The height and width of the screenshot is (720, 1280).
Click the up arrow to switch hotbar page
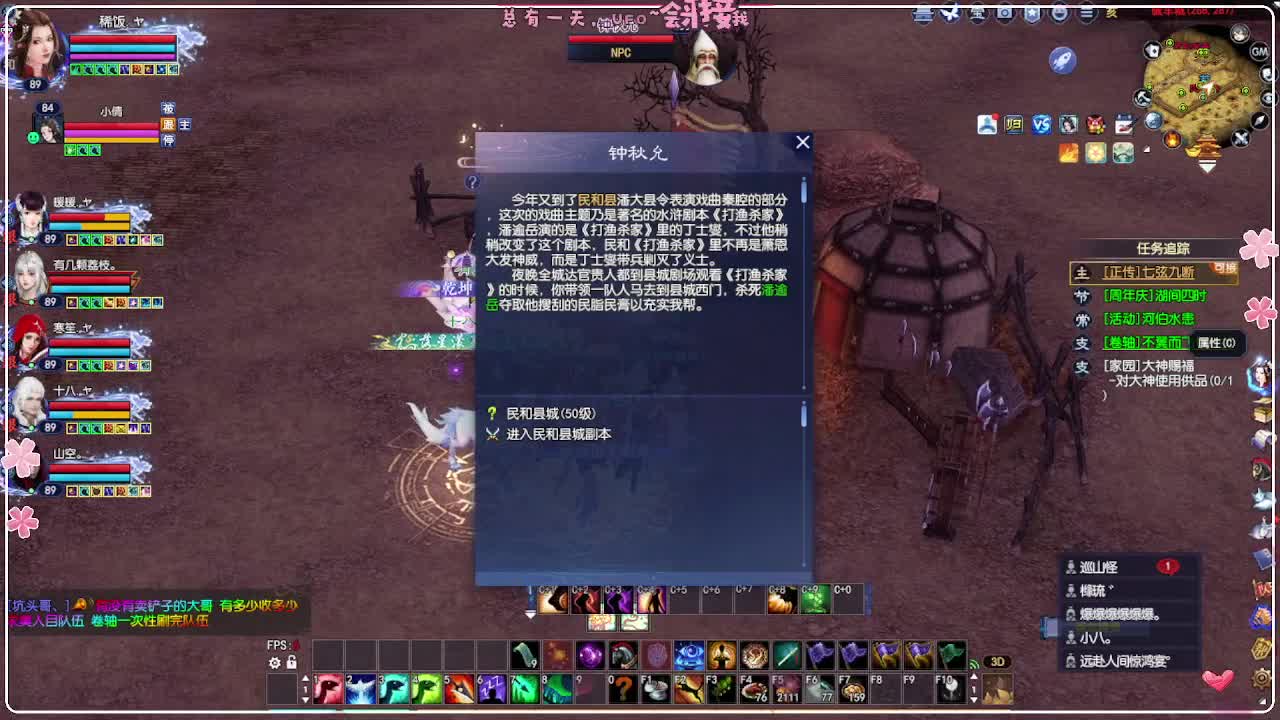pyautogui.click(x=305, y=679)
